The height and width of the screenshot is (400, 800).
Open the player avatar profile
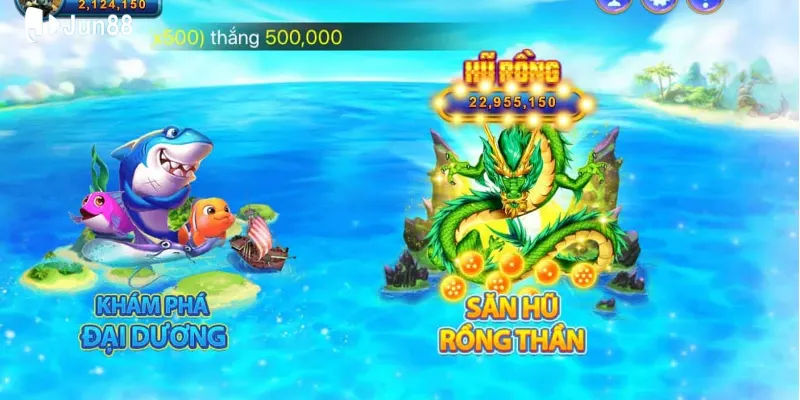click(x=36, y=5)
